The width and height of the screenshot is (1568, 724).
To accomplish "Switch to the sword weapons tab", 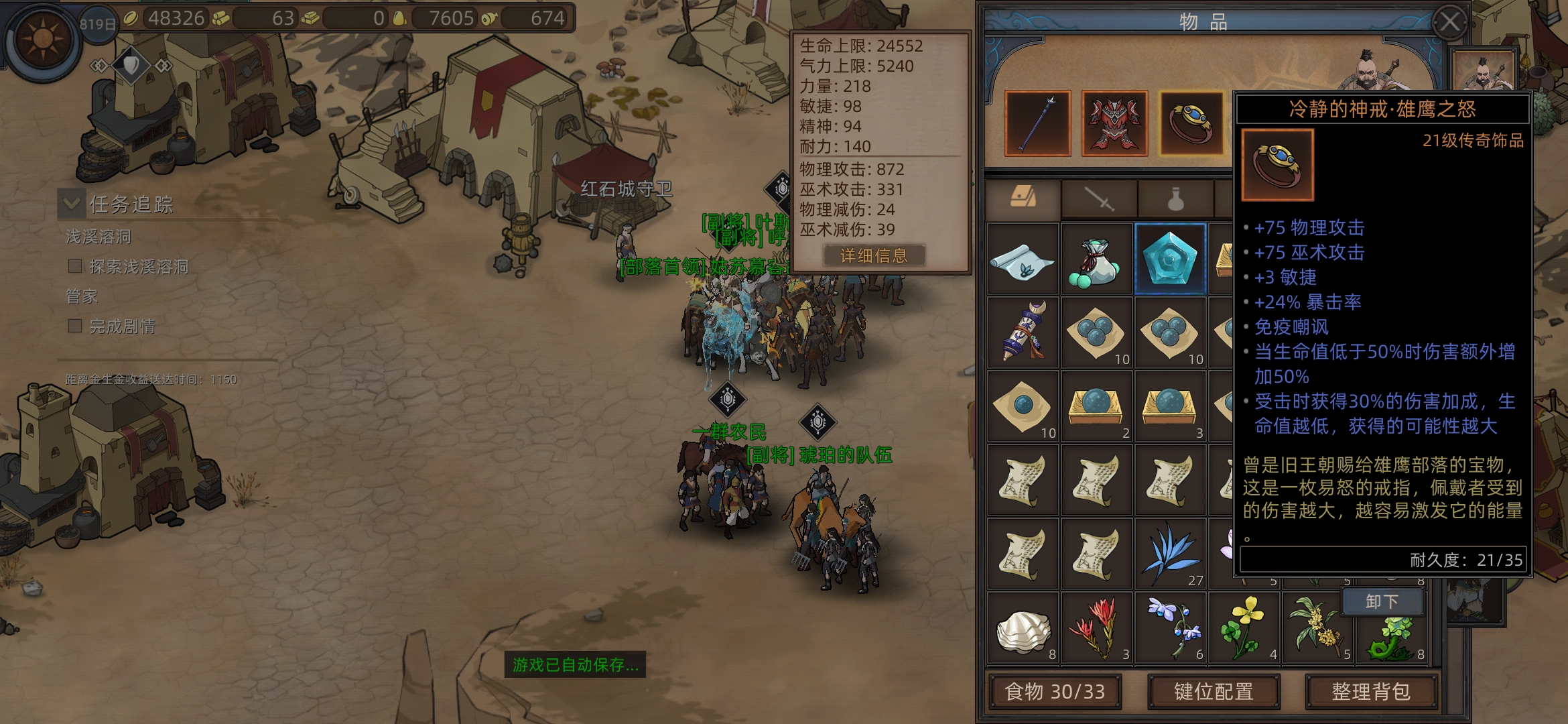I will pyautogui.click(x=1099, y=199).
